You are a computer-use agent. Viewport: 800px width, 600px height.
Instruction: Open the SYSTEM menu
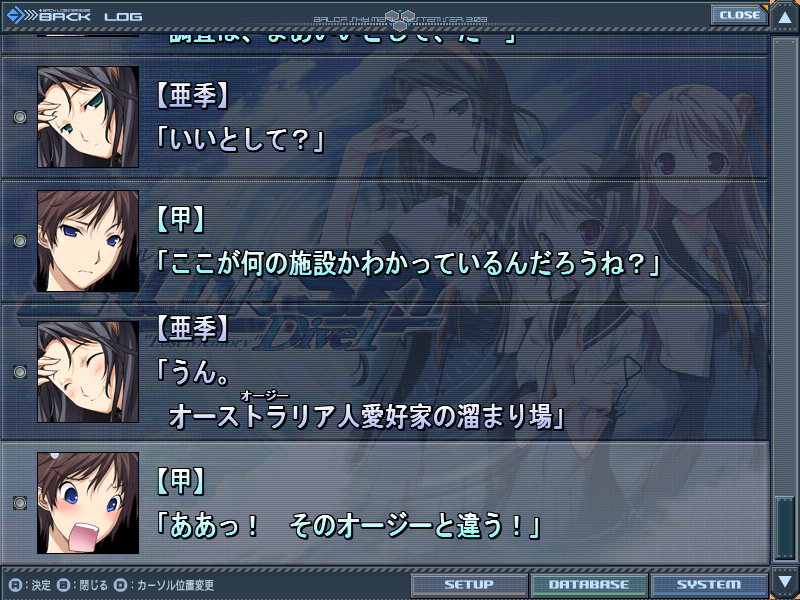708,585
